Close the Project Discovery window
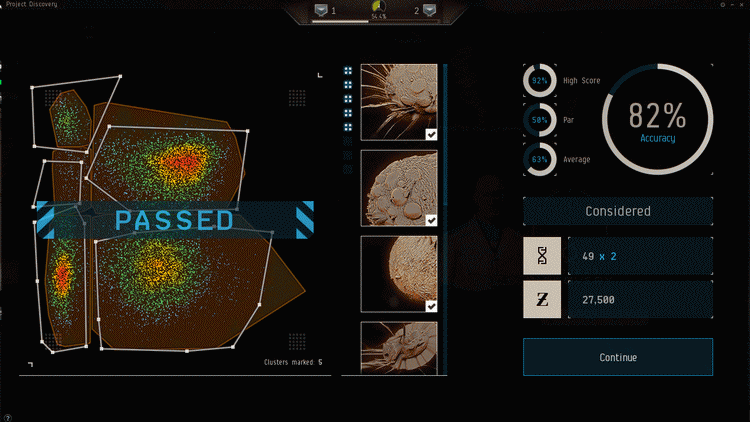The image size is (750, 422). [741, 5]
